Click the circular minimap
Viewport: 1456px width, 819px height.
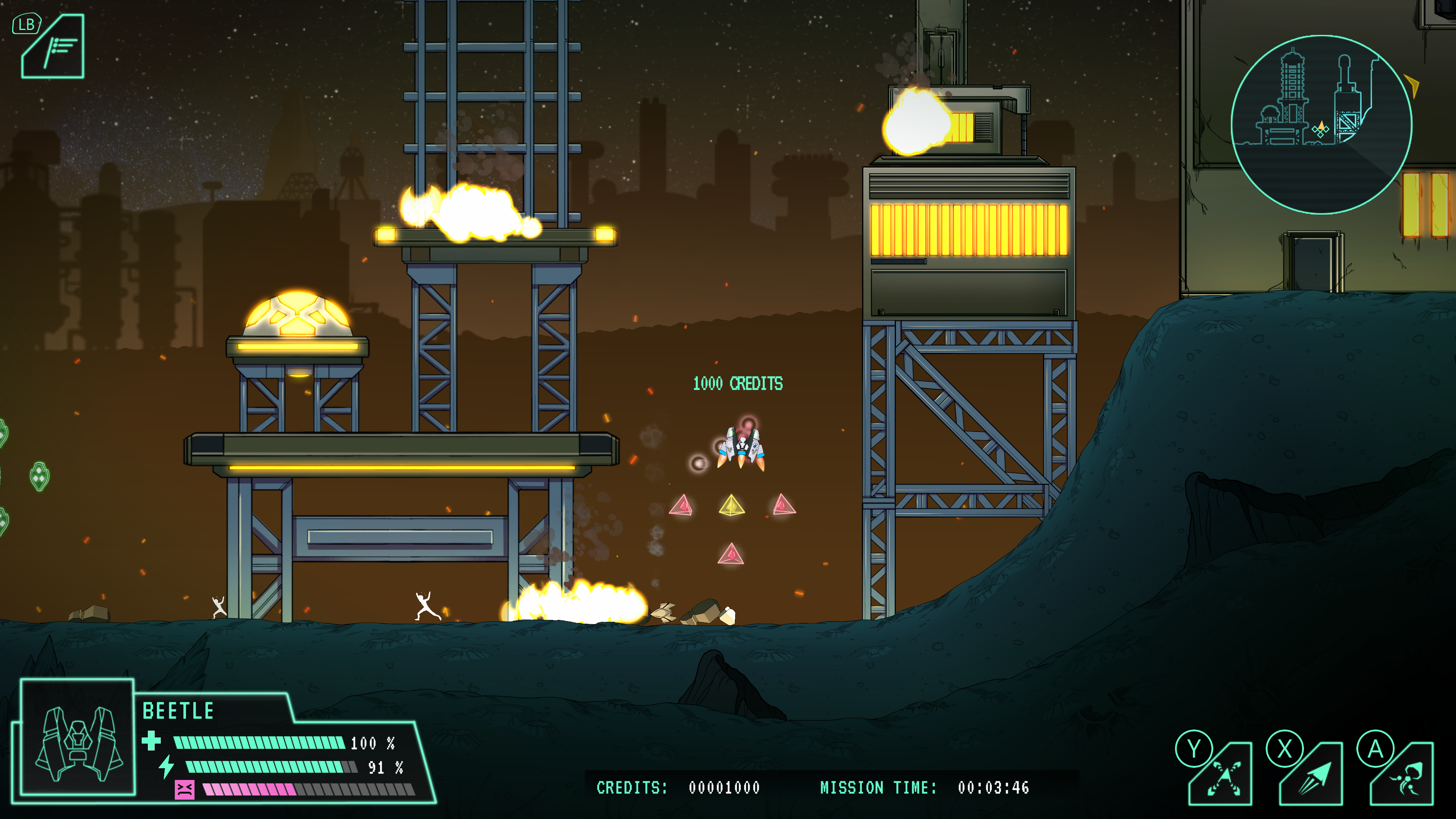[x=1321, y=125]
